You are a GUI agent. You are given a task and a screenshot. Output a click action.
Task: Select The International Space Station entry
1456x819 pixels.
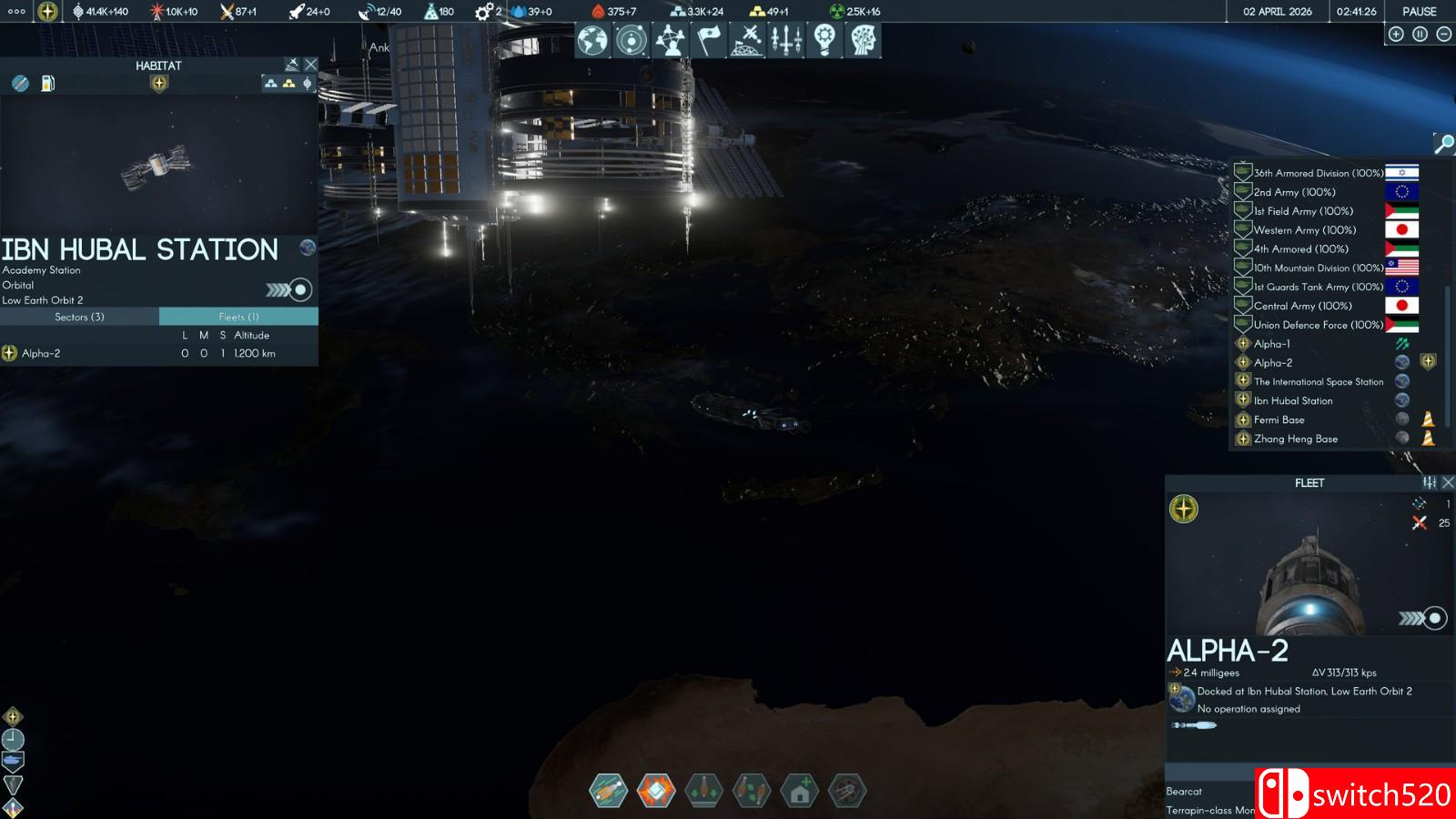[x=1318, y=382]
